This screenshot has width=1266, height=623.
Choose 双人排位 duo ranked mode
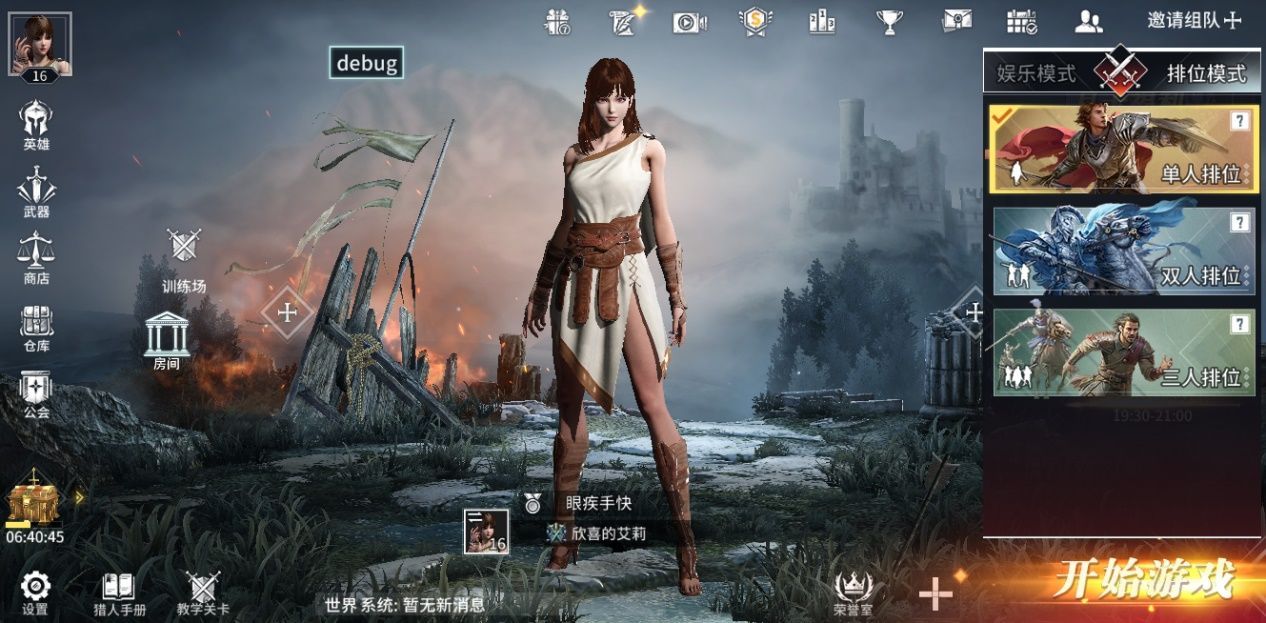click(x=1123, y=251)
